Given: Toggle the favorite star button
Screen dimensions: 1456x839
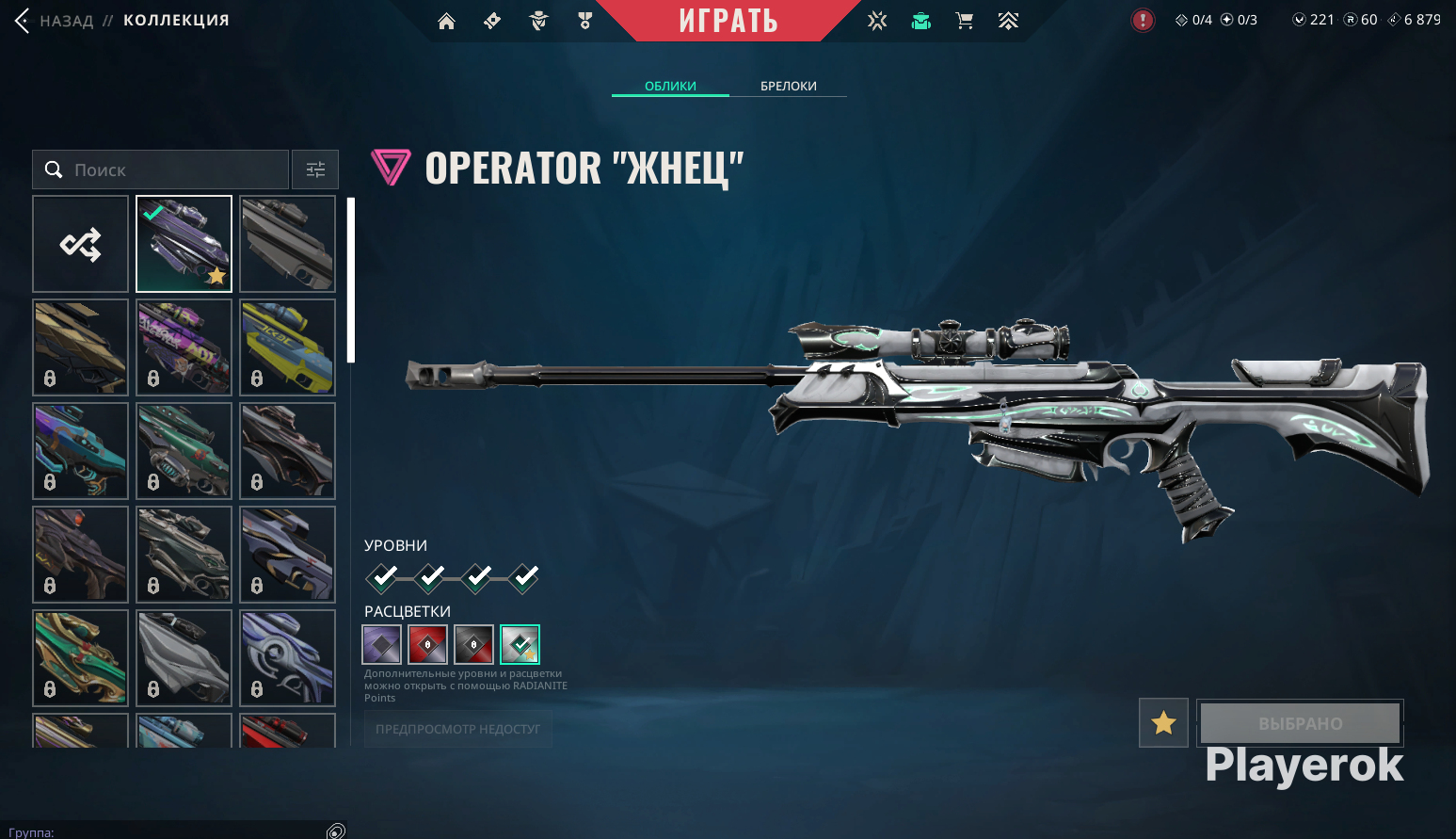Looking at the screenshot, I should point(1163,723).
